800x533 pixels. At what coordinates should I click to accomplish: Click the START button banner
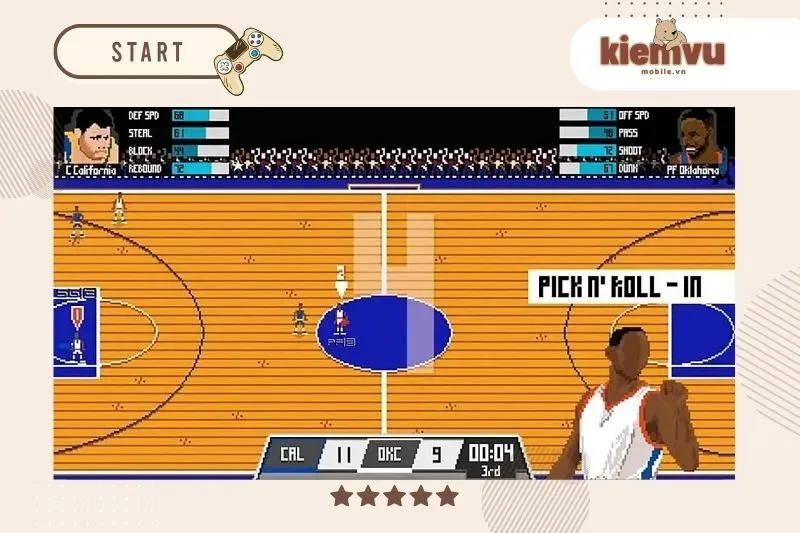(x=148, y=52)
